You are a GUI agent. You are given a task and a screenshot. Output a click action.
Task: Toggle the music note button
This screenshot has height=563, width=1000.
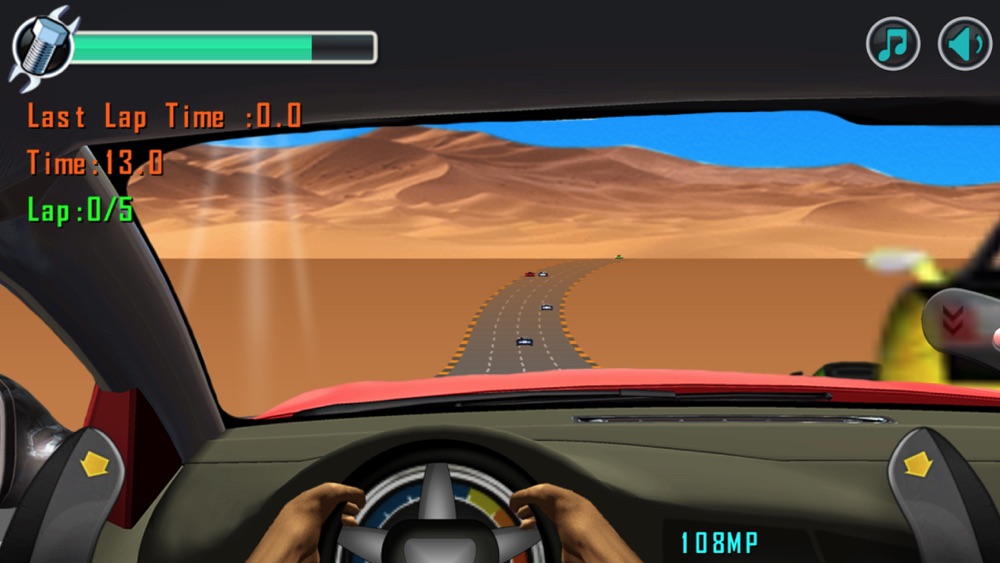point(892,45)
